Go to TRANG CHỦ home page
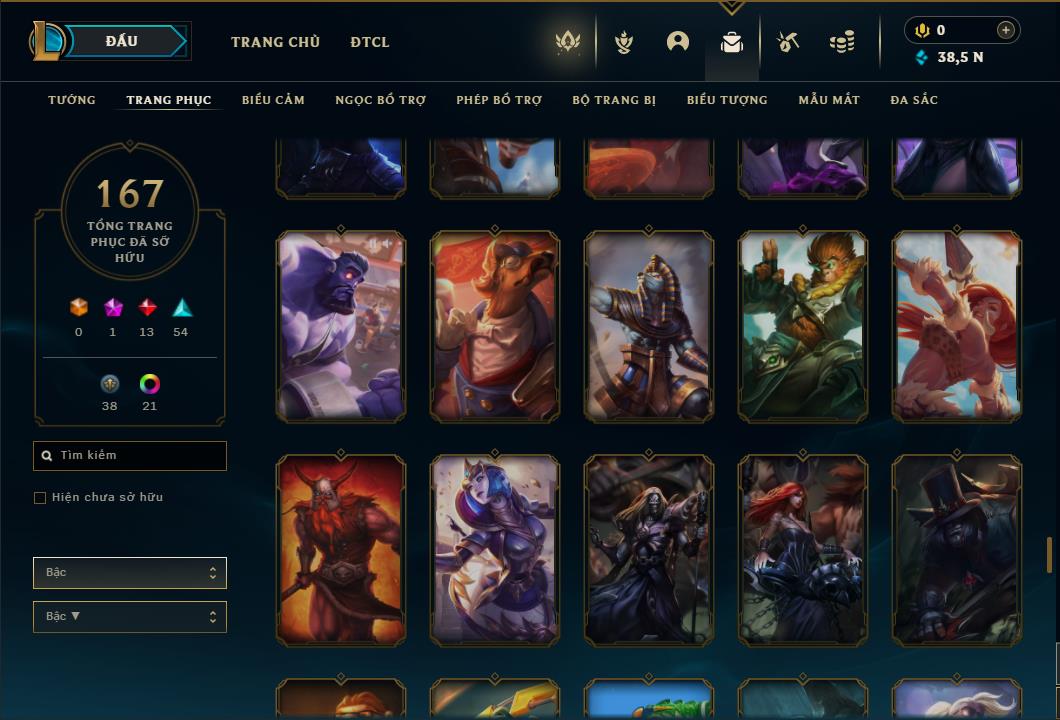 click(275, 42)
